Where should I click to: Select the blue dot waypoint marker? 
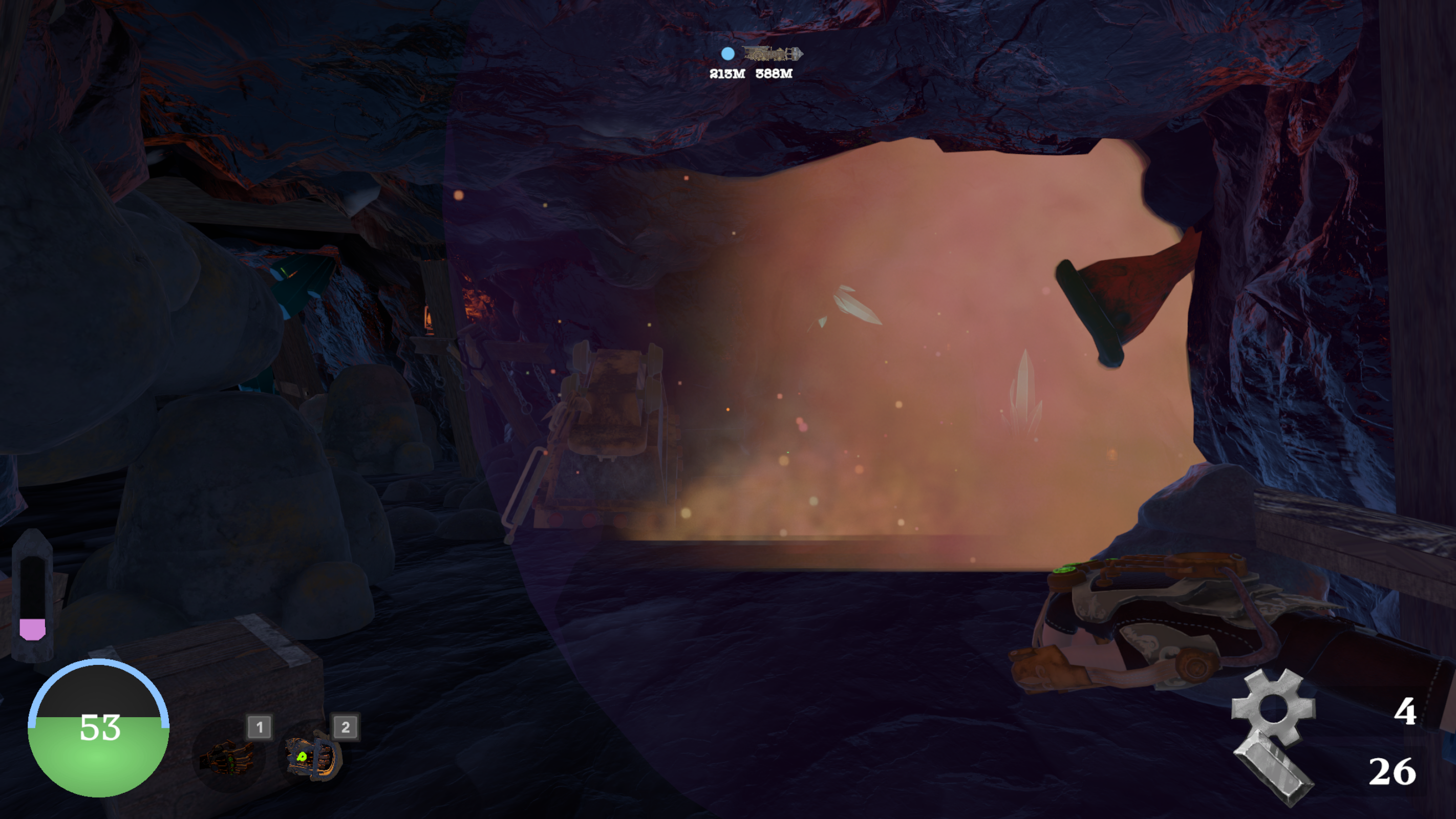coord(727,54)
